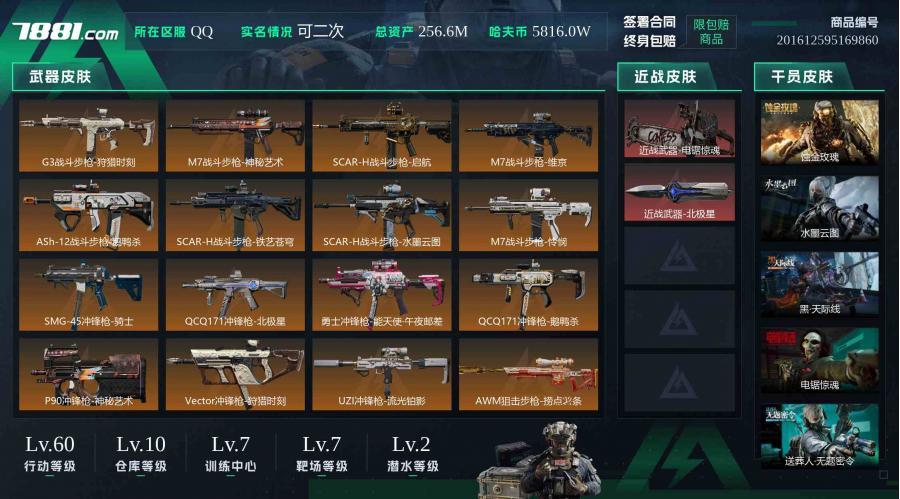Pick the ASh-12 battle rifle skin
The image size is (900, 499).
88,214
